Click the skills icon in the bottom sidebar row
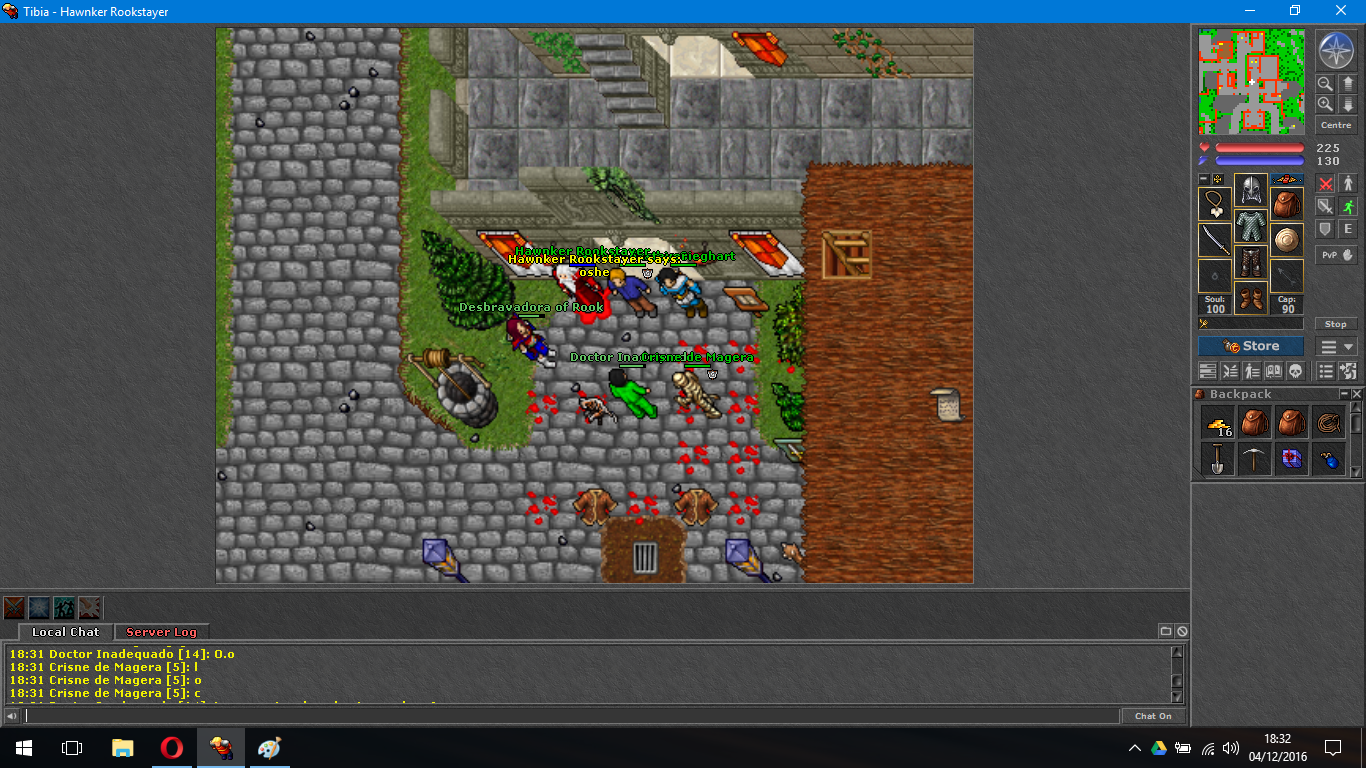 click(x=1250, y=371)
